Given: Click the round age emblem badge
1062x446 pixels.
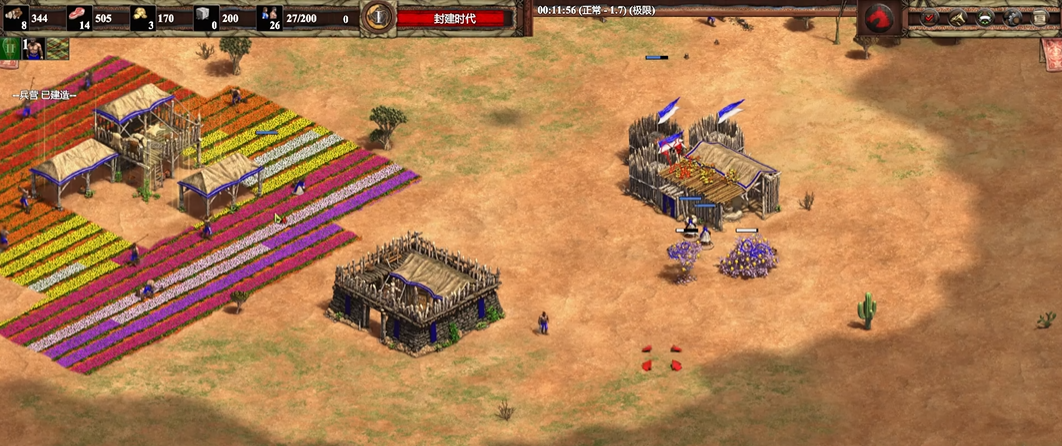Looking at the screenshot, I should [x=377, y=16].
